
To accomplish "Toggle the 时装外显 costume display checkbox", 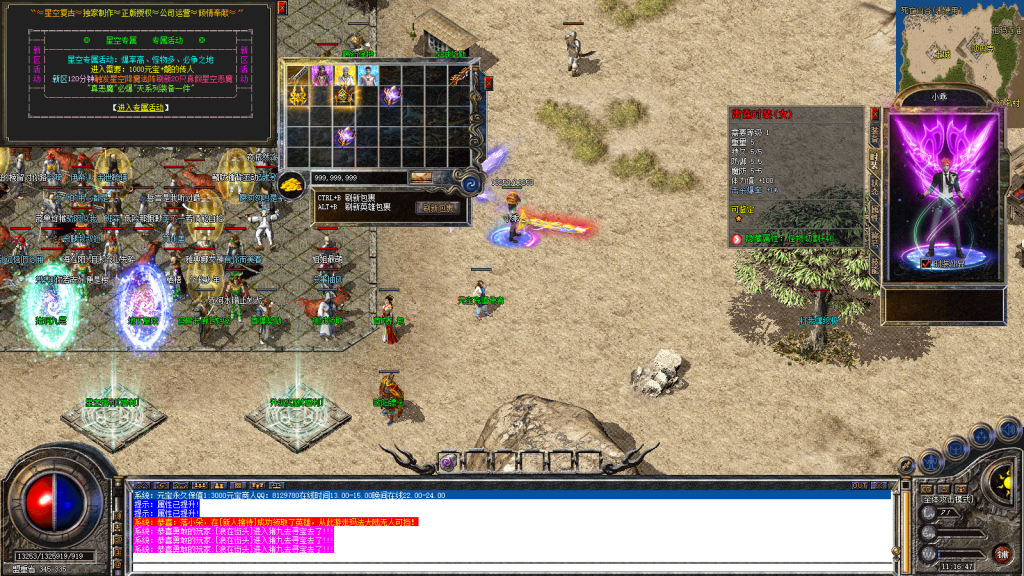I will coord(925,263).
